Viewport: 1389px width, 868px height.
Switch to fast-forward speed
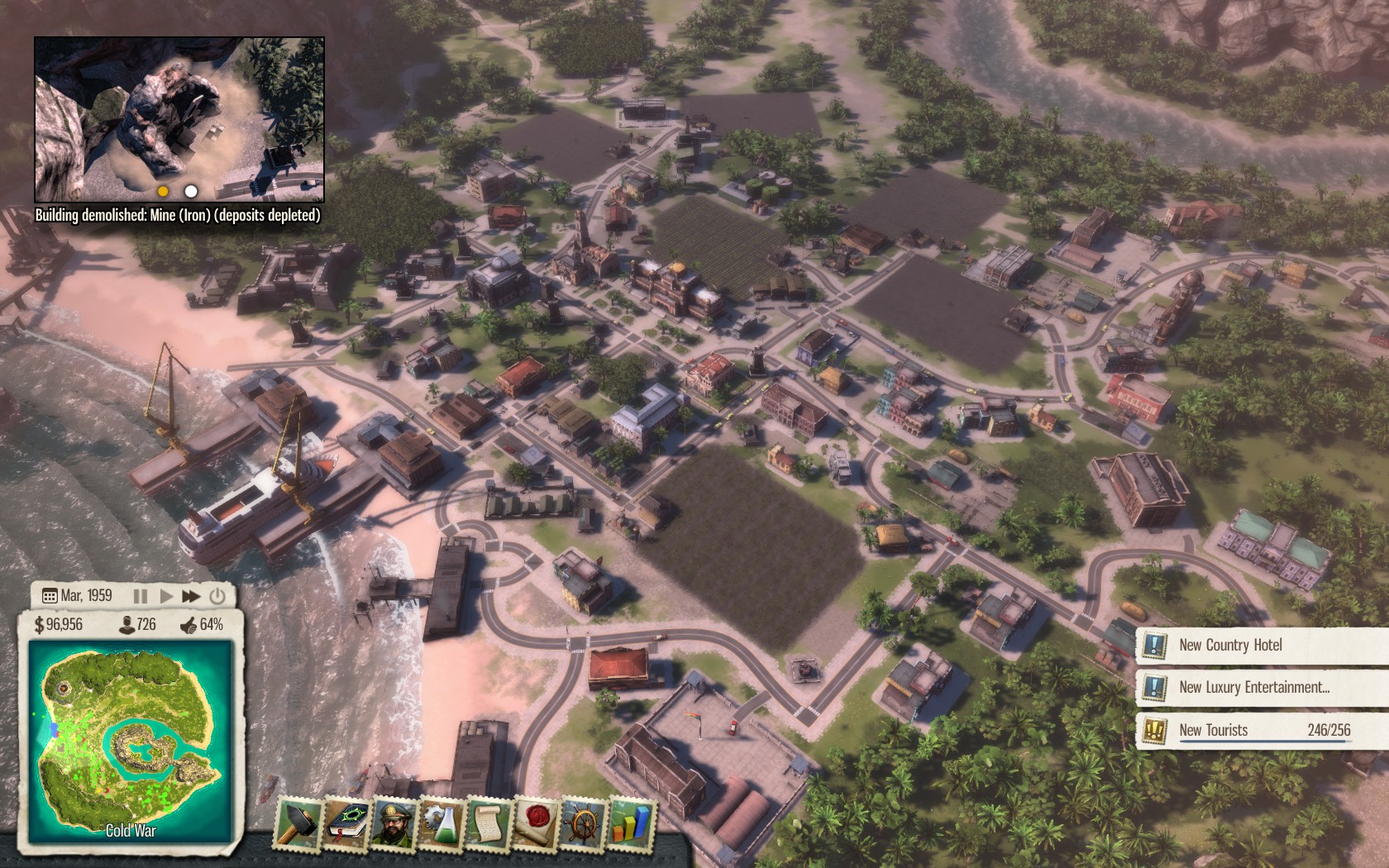(x=191, y=595)
